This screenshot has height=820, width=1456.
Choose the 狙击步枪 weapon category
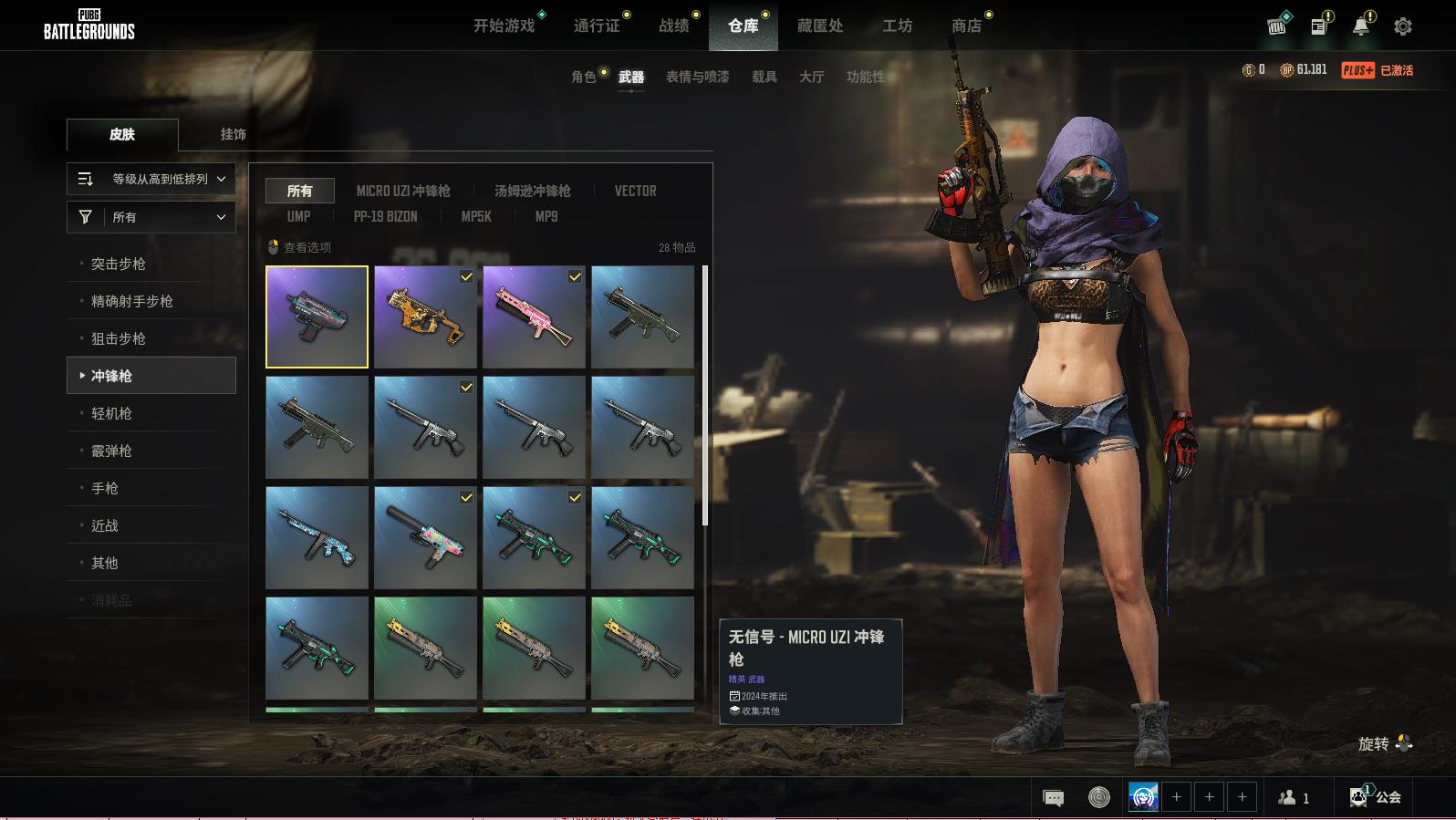(119, 338)
